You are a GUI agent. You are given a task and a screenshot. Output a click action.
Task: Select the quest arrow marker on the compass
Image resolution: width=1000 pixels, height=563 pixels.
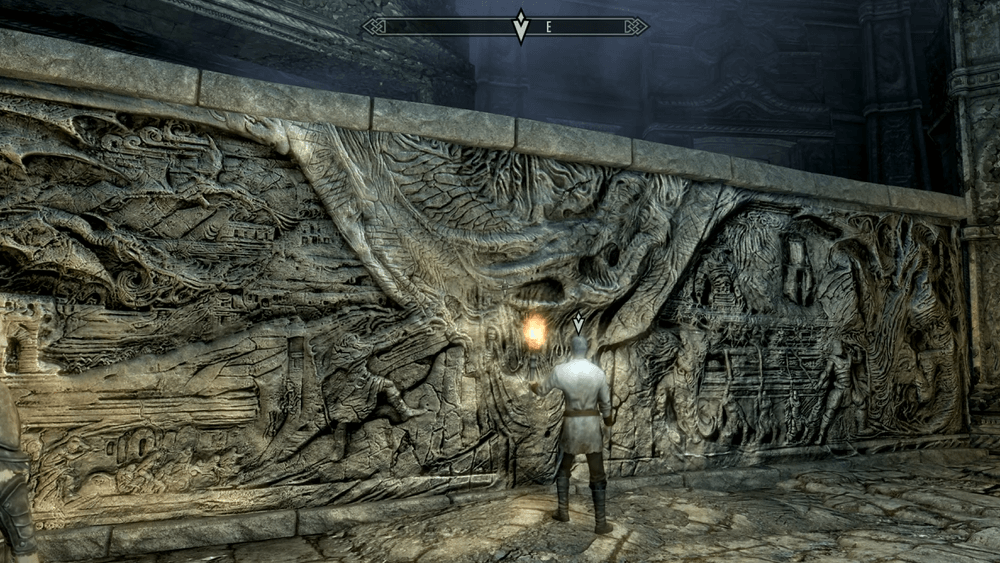point(520,26)
